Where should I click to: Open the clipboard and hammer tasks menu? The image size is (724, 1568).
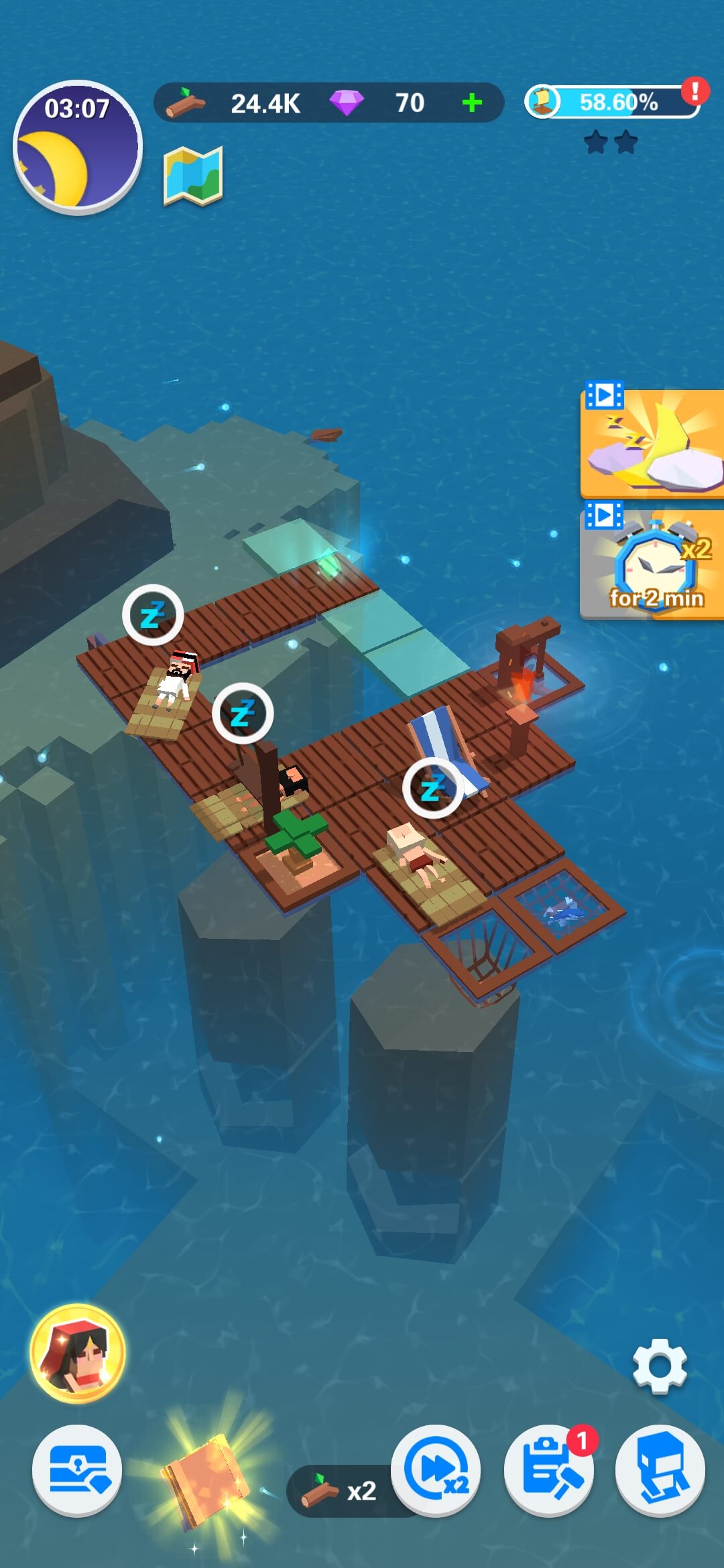pos(548,1470)
